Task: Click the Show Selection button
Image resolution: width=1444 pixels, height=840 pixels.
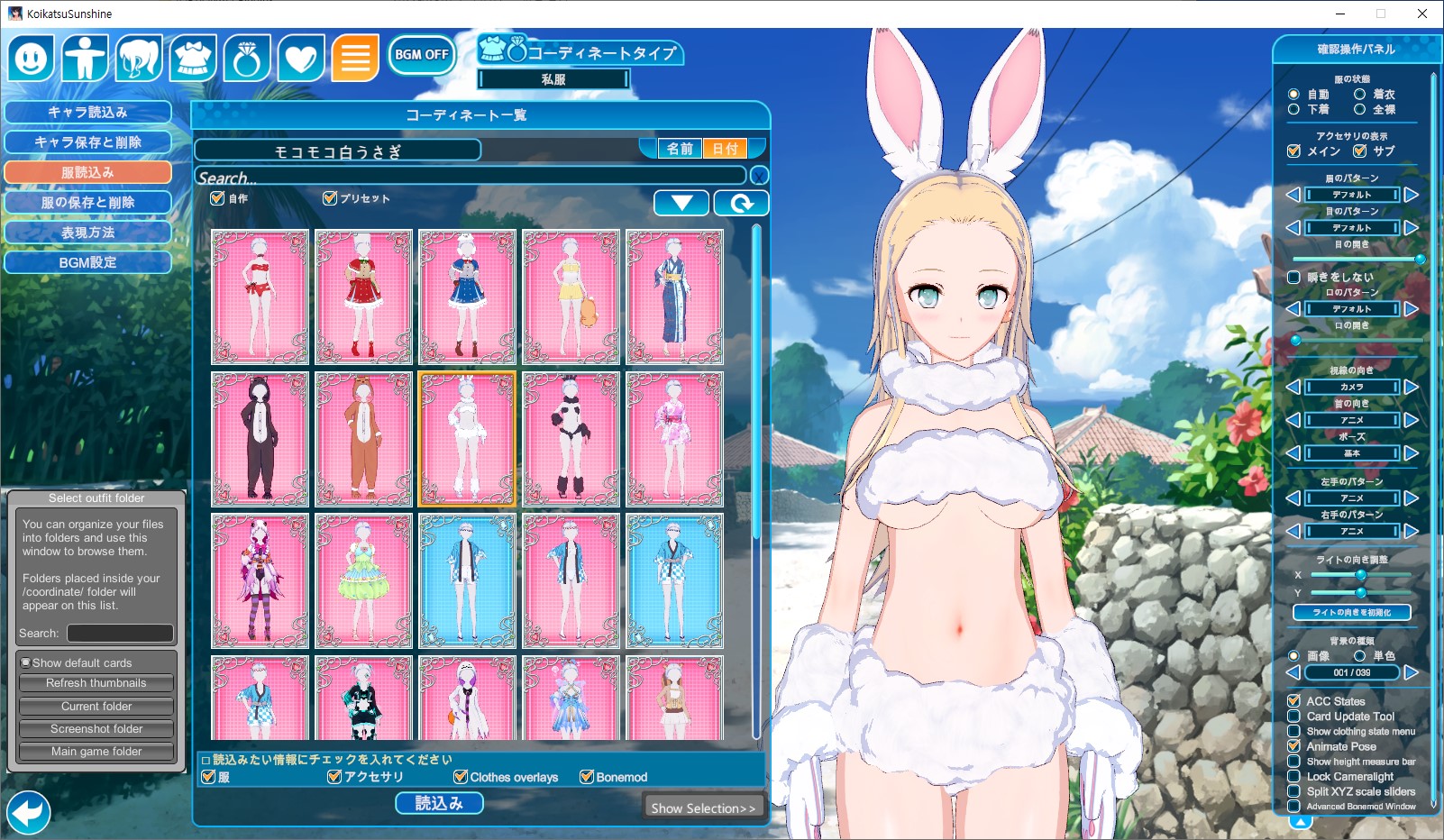Action: coord(703,808)
